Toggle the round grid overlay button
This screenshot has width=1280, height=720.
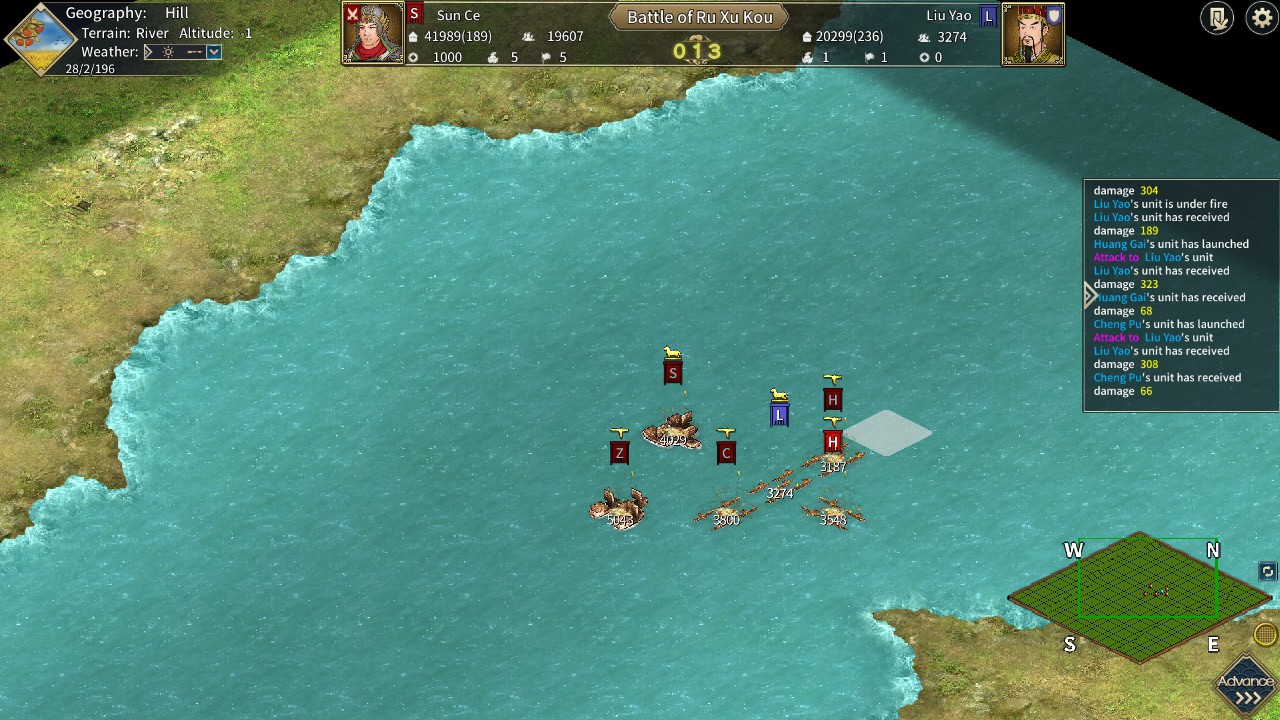coord(1265,634)
